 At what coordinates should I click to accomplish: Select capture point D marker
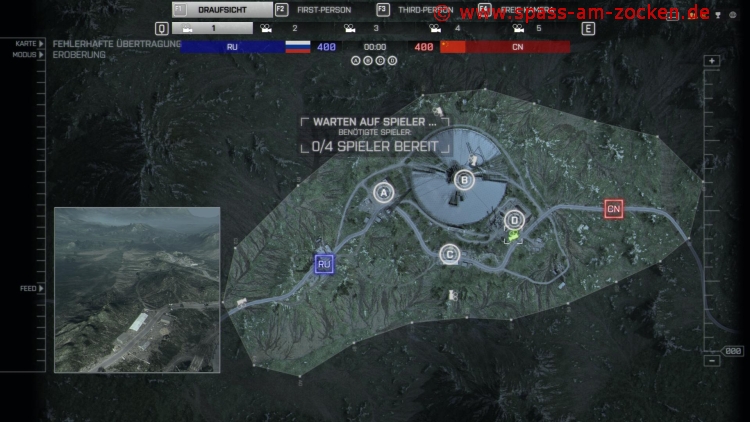click(514, 220)
